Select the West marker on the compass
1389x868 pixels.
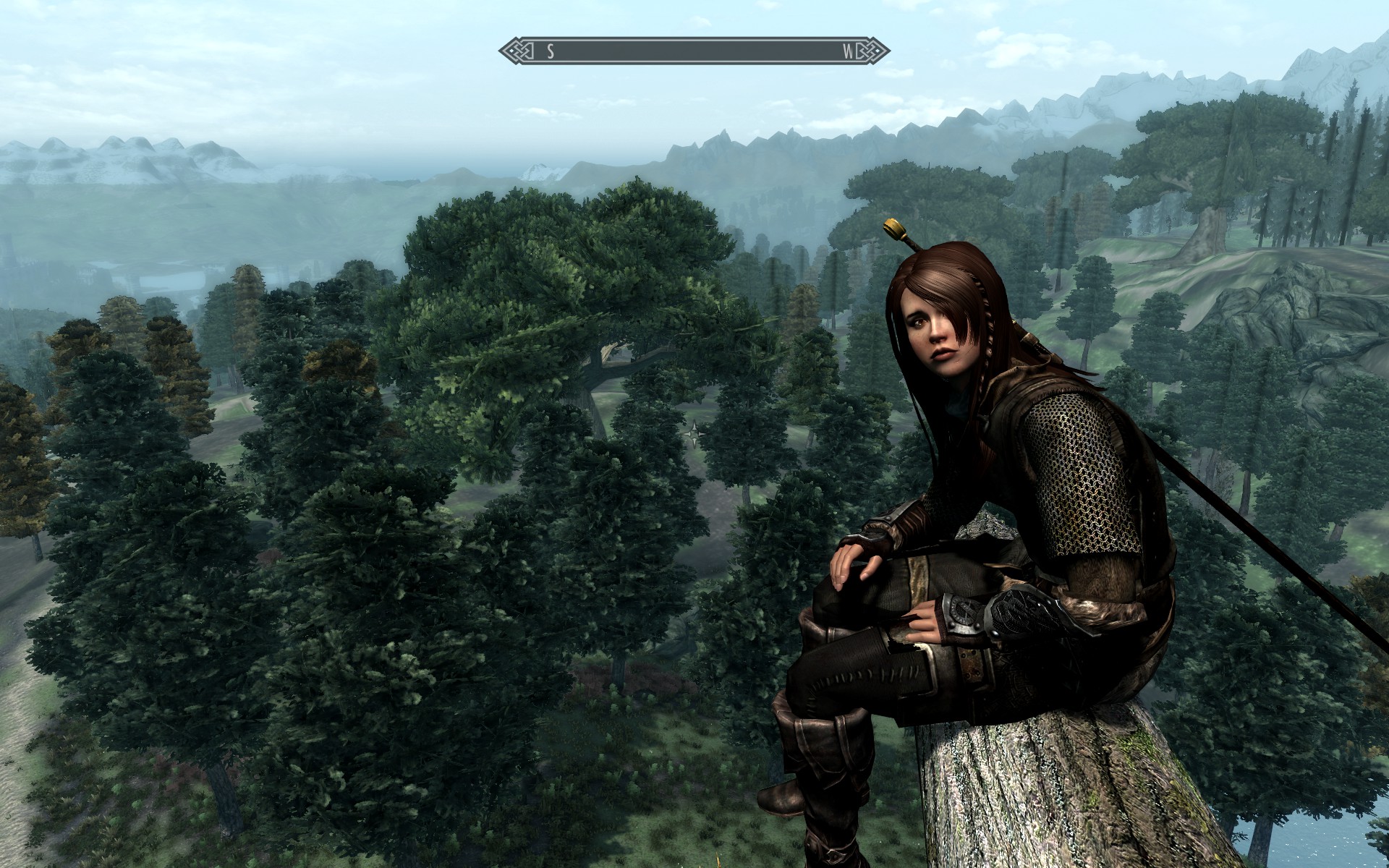(848, 51)
